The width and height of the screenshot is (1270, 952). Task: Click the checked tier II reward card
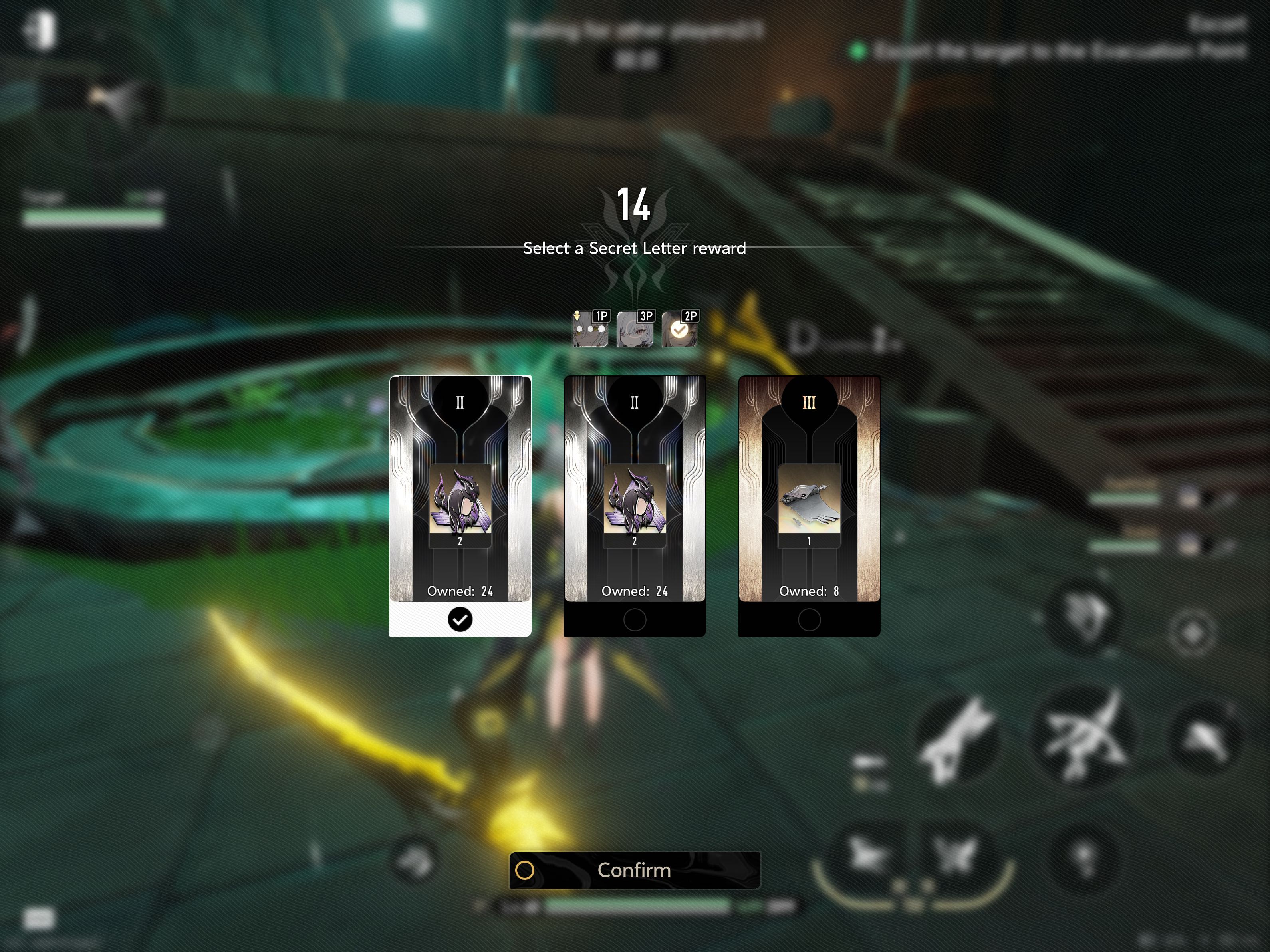[x=460, y=505]
